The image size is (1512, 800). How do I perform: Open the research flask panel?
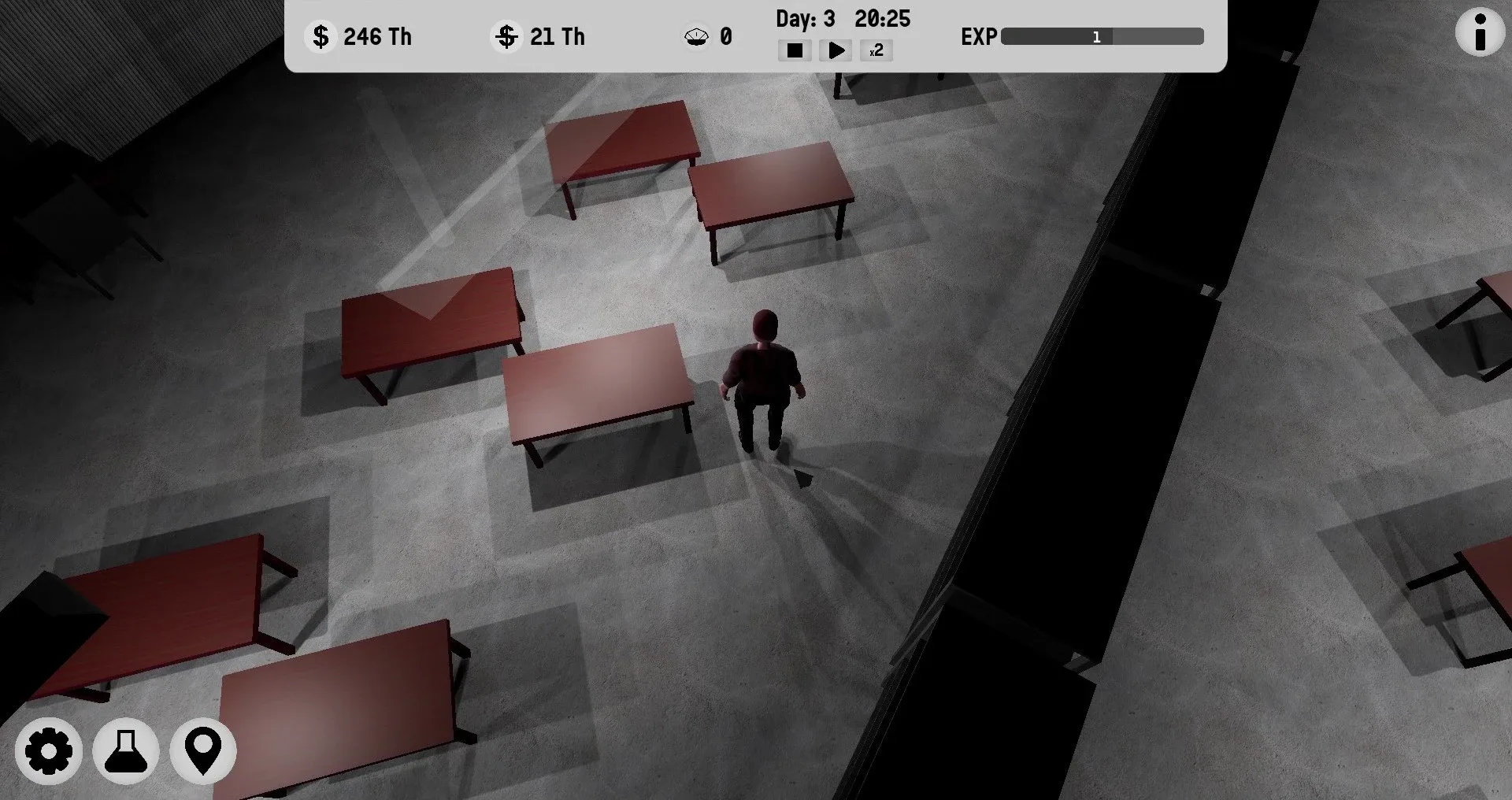click(125, 751)
